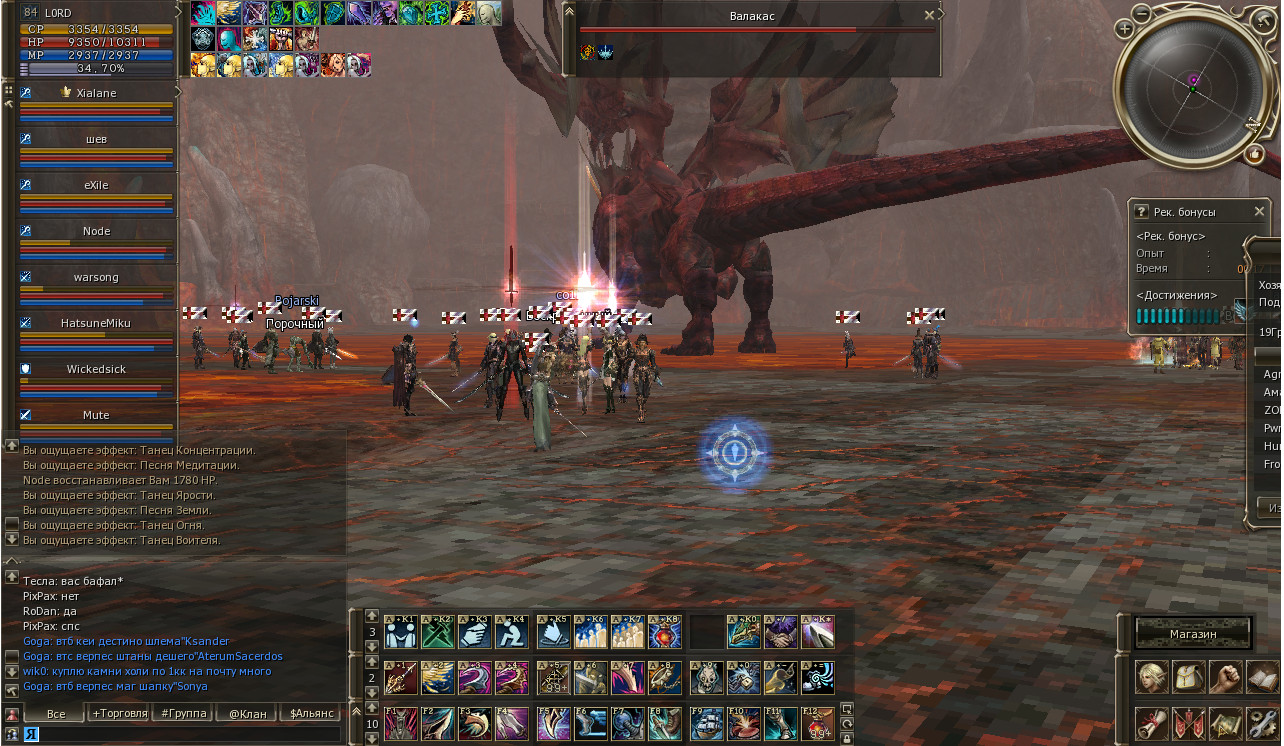Viewport: 1284px width, 746px height.
Task: Close the Валакас target window
Action: point(929,15)
